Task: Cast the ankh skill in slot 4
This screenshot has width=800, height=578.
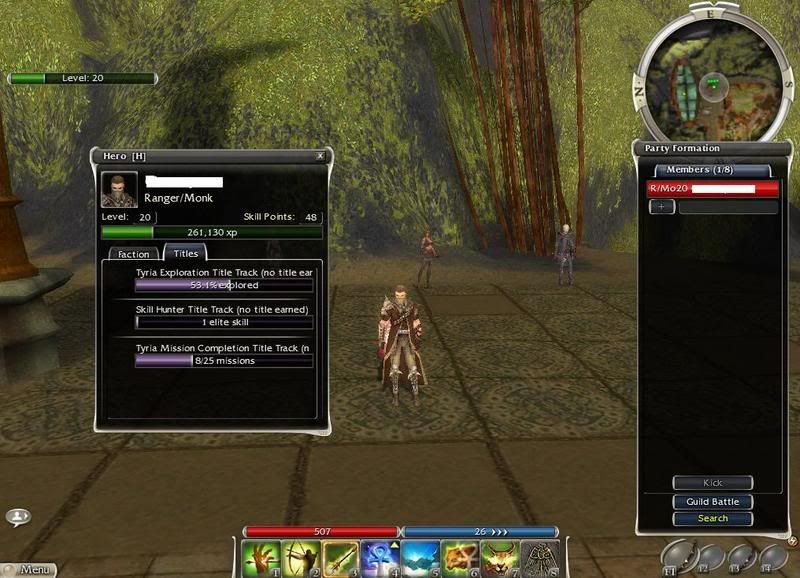Action: point(381,558)
